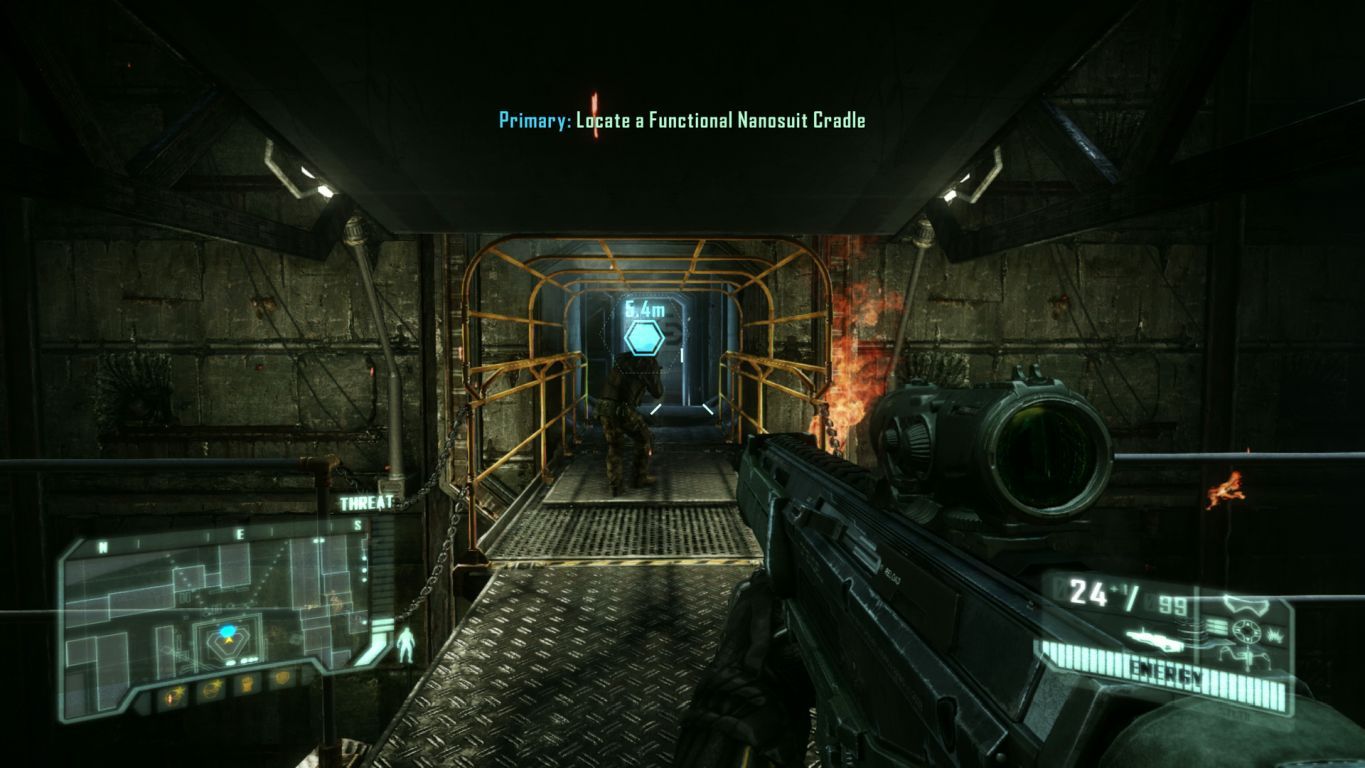Open the THREAT indicator panel
This screenshot has height=768, width=1365.
tap(365, 505)
